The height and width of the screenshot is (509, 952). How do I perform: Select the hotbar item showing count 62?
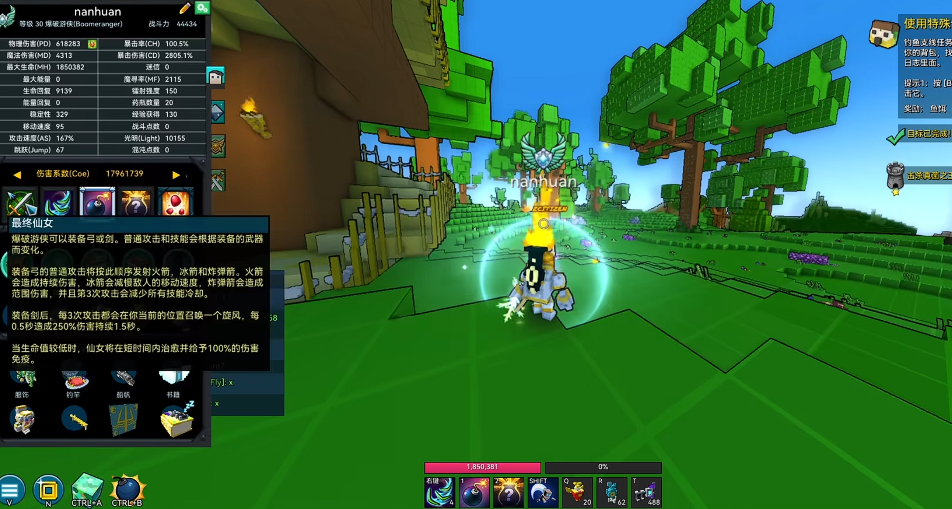(612, 492)
